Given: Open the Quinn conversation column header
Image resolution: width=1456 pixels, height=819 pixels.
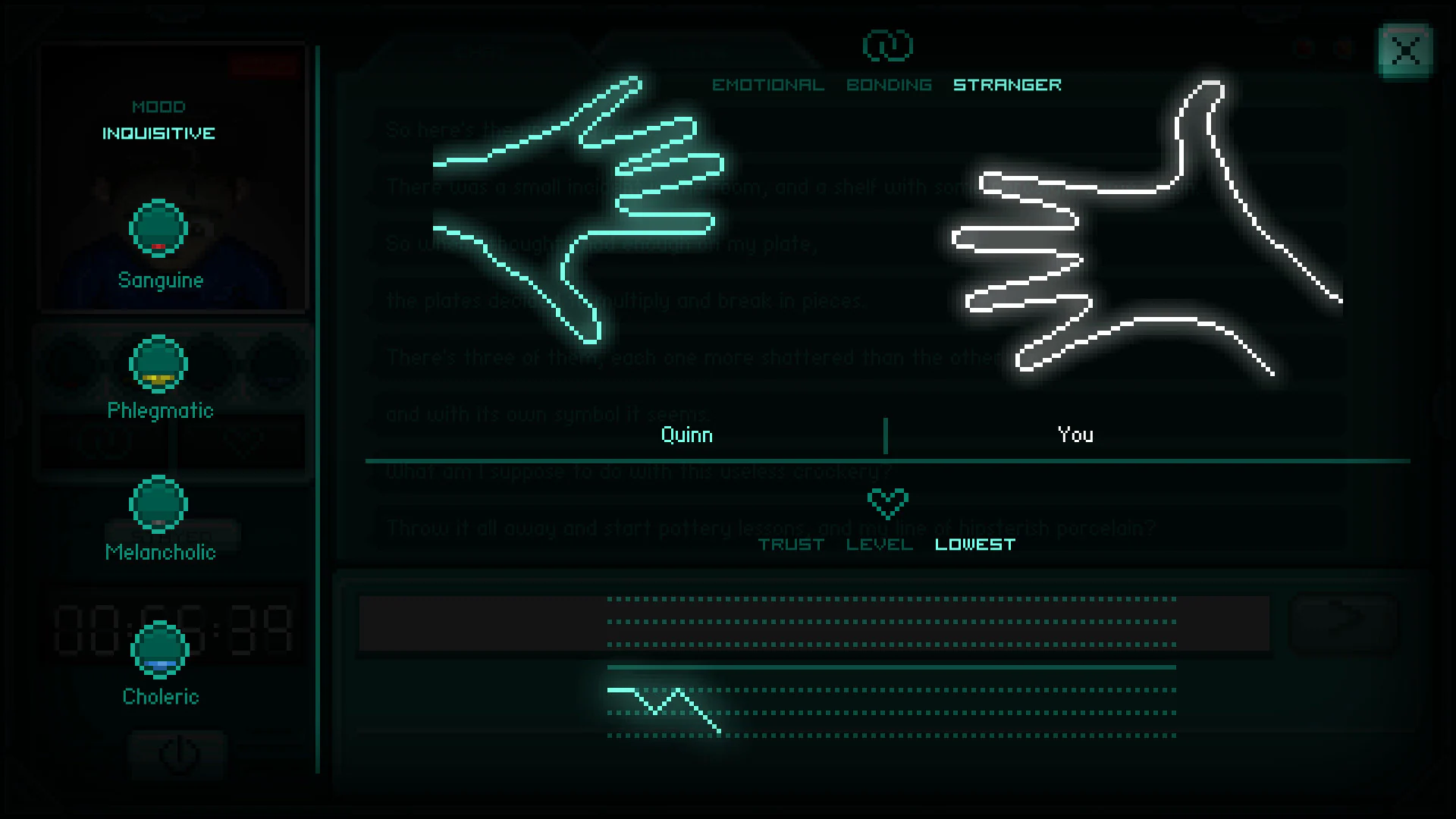Looking at the screenshot, I should pos(686,435).
